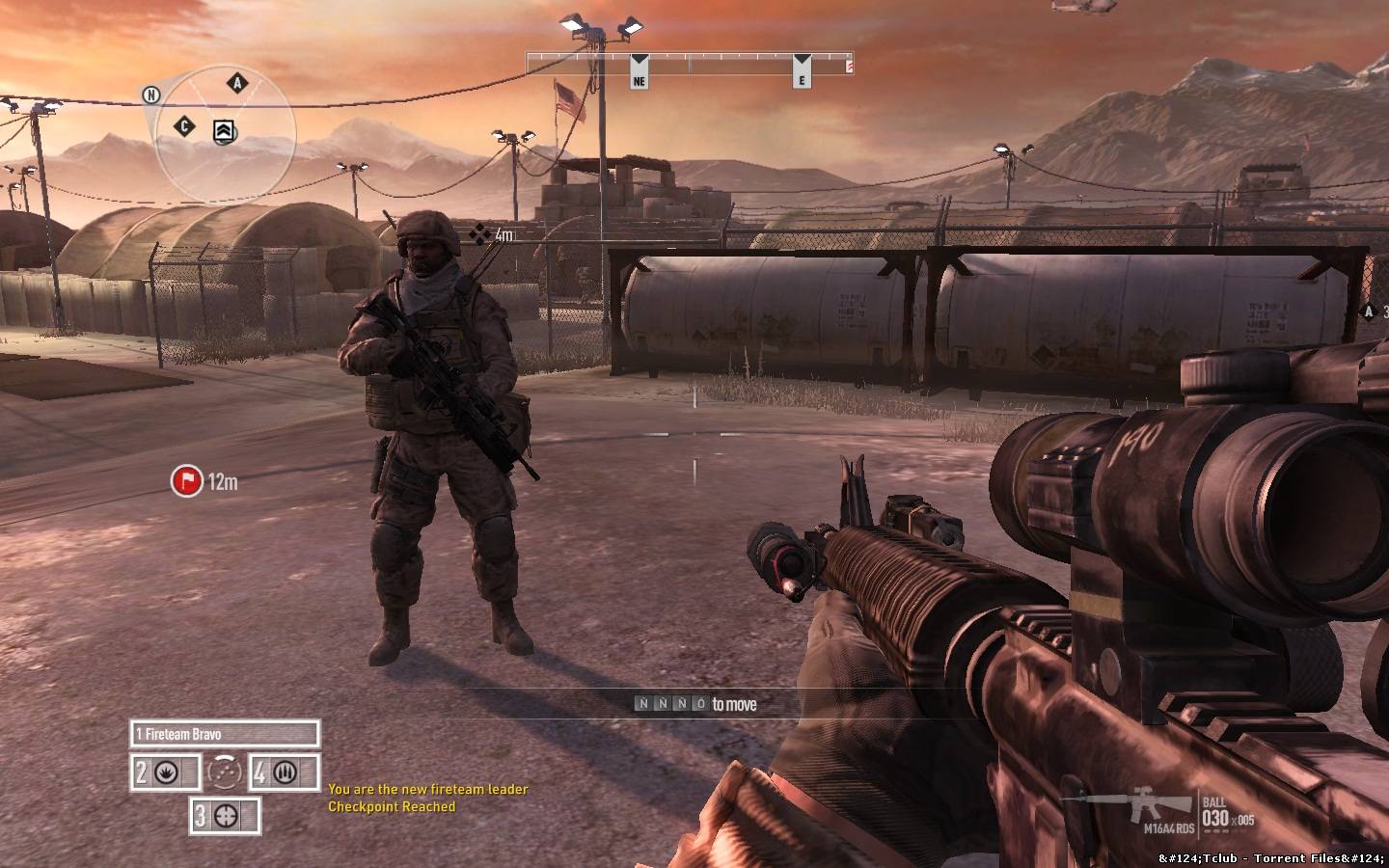Image resolution: width=1389 pixels, height=868 pixels.
Task: Click the N north indicator on the radar
Action: [x=150, y=95]
